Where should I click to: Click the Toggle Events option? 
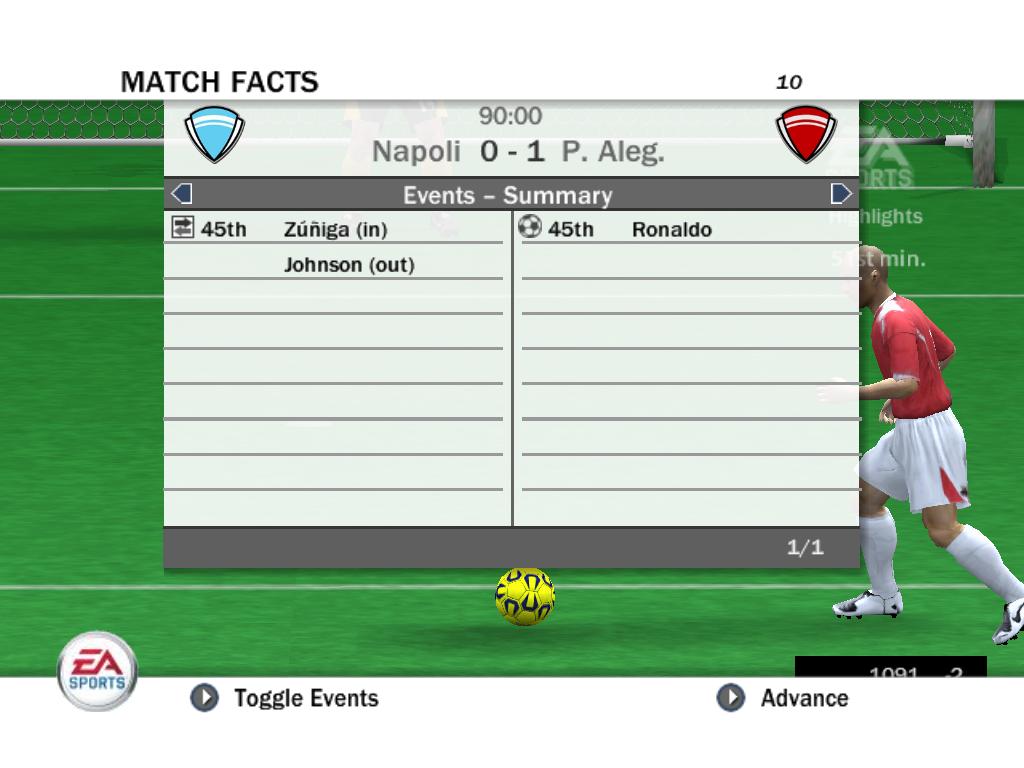tap(286, 698)
